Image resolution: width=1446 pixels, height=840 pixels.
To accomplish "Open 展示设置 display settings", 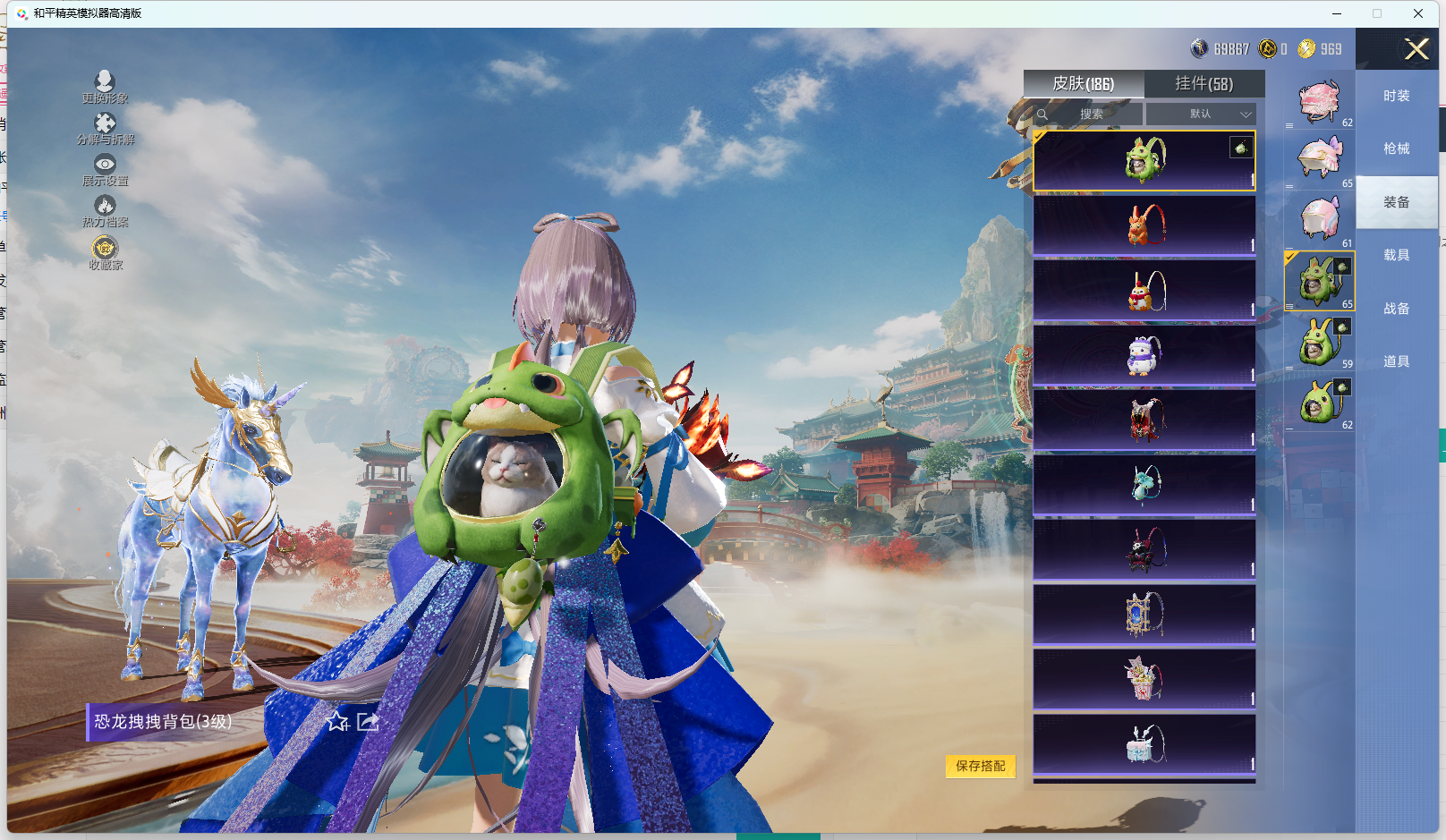I will click(105, 169).
